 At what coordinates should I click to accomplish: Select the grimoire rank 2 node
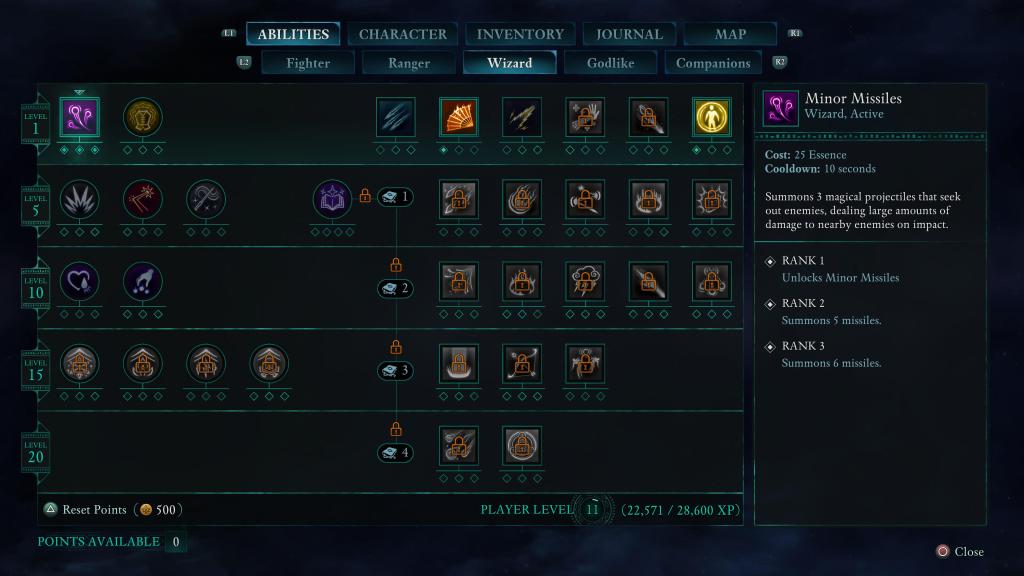(x=395, y=289)
